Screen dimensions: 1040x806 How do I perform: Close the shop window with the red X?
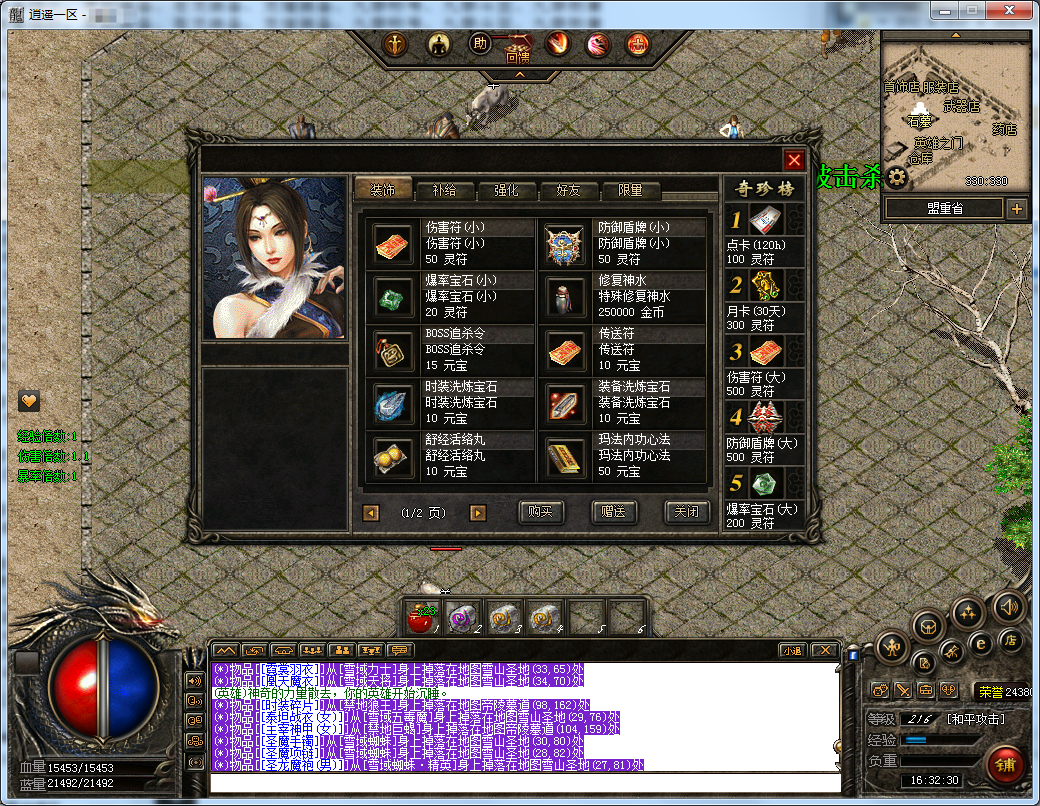pos(794,161)
